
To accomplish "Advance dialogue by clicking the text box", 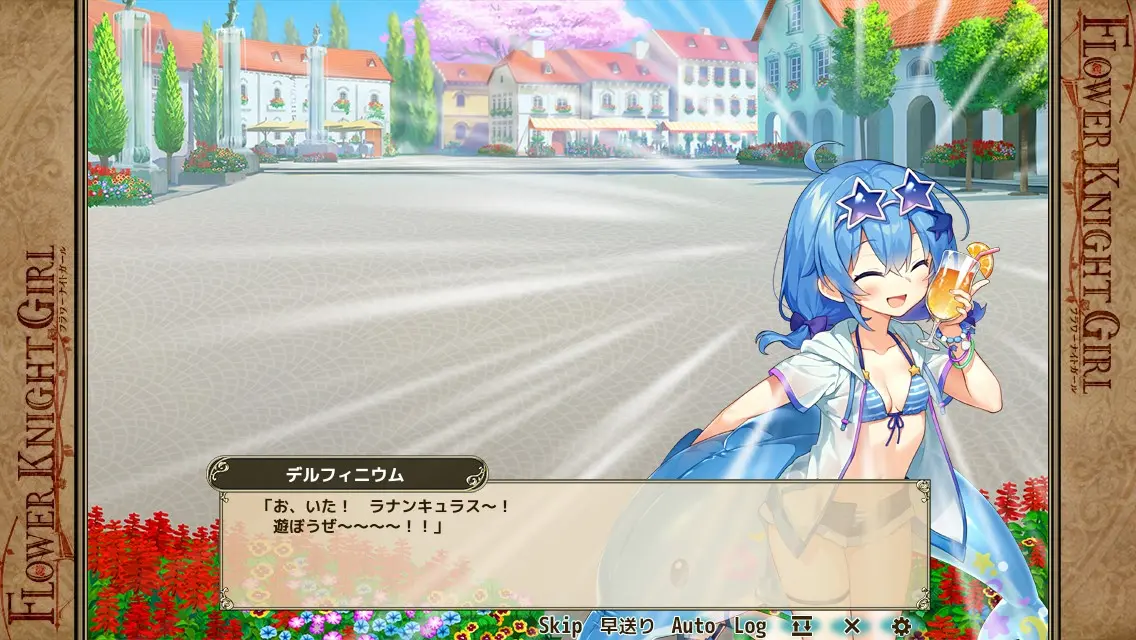I will pyautogui.click(x=574, y=544).
